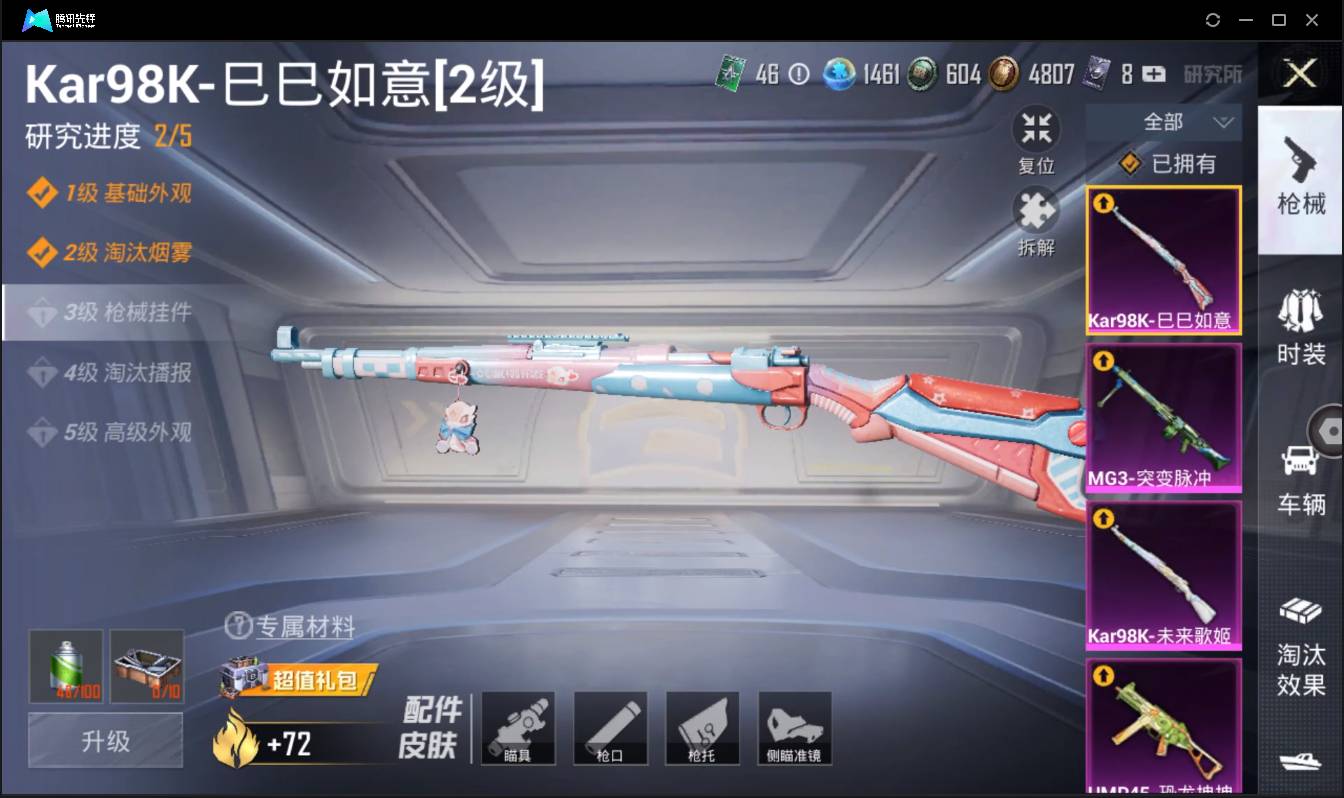Select the 侧瞄准镜 side-scope skin icon
1344x798 pixels.
795,728
